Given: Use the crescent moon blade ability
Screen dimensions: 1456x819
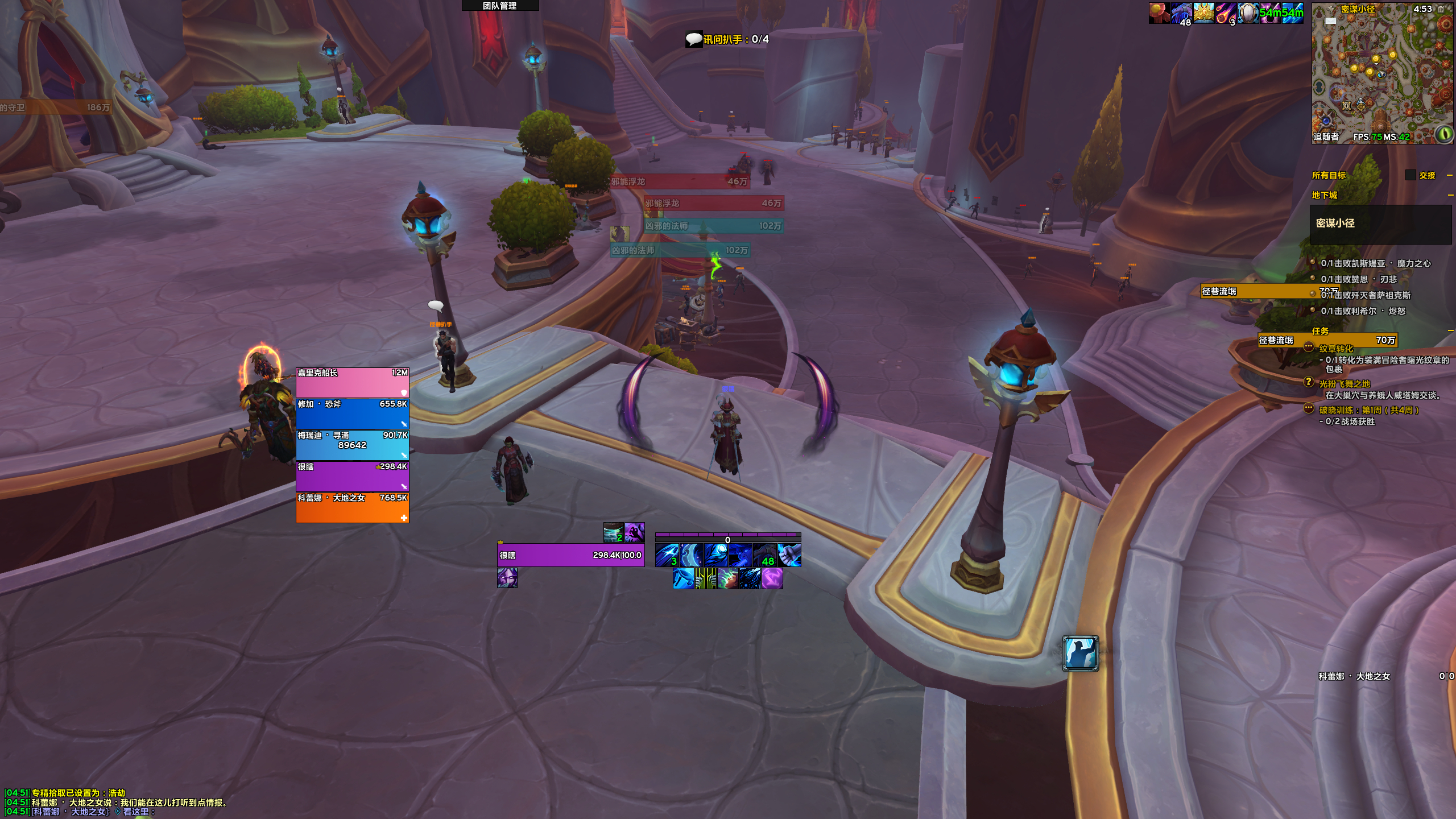Looking at the screenshot, I should 692,555.
